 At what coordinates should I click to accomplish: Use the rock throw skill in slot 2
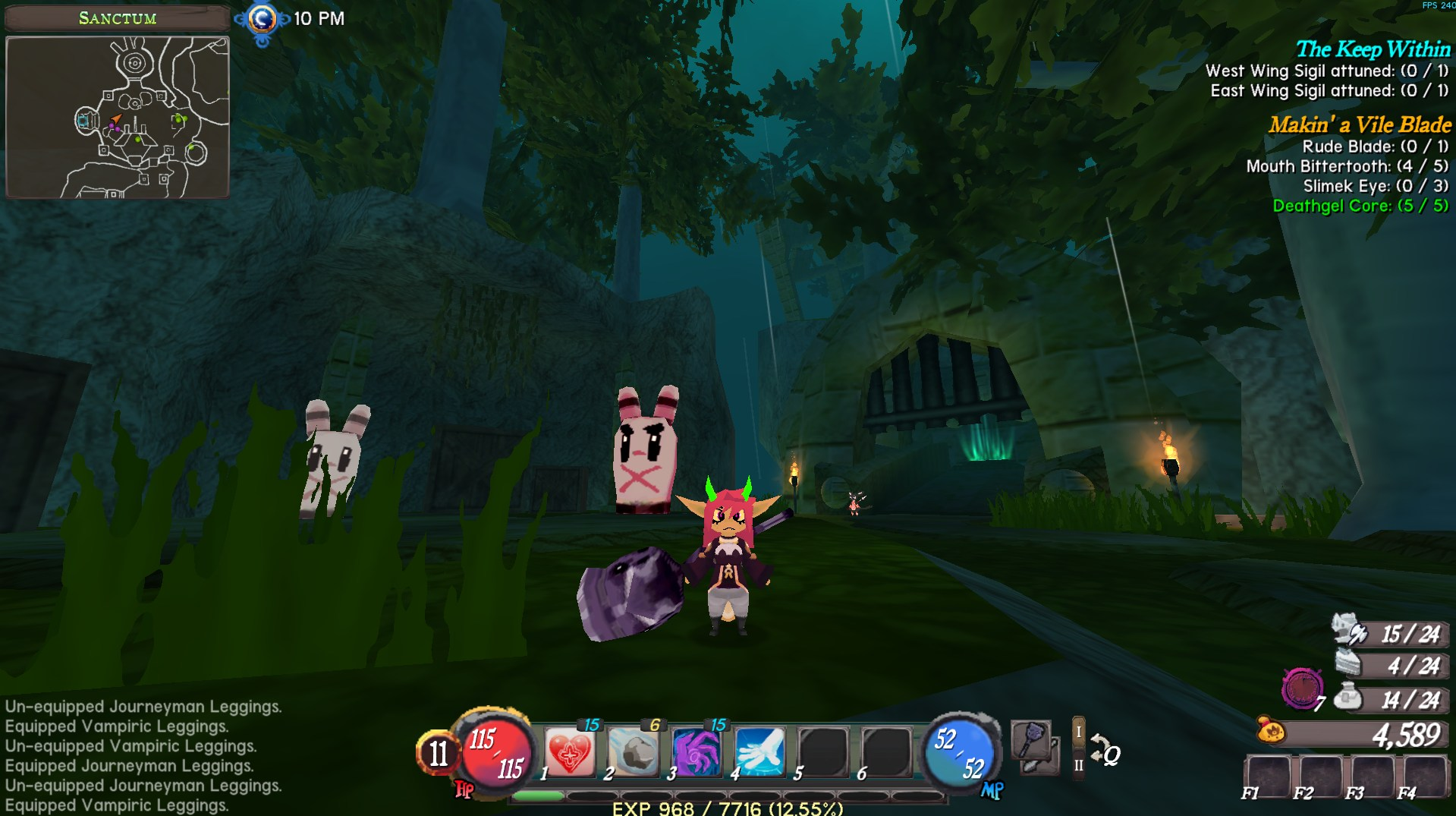pyautogui.click(x=634, y=751)
